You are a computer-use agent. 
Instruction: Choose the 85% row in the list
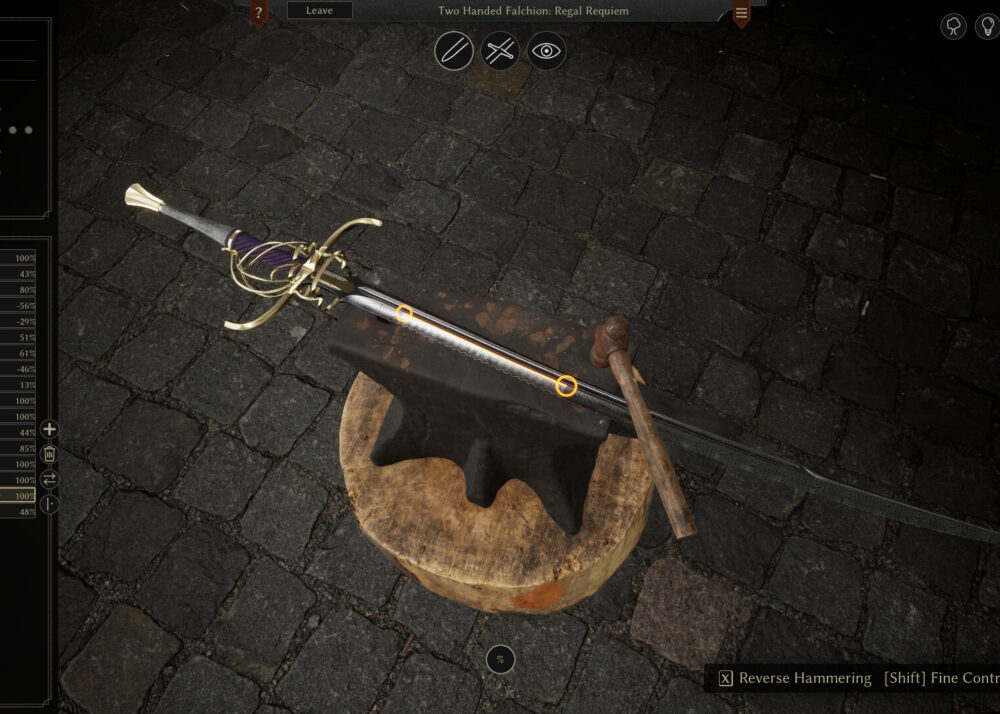18,448
